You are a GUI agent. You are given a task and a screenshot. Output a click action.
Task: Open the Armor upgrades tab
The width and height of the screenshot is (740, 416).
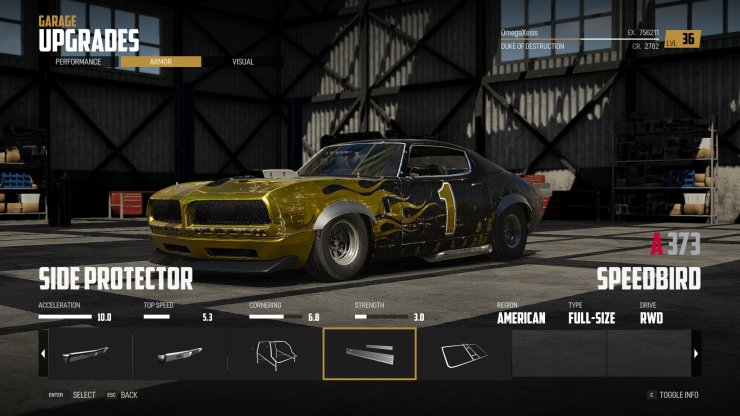(161, 62)
